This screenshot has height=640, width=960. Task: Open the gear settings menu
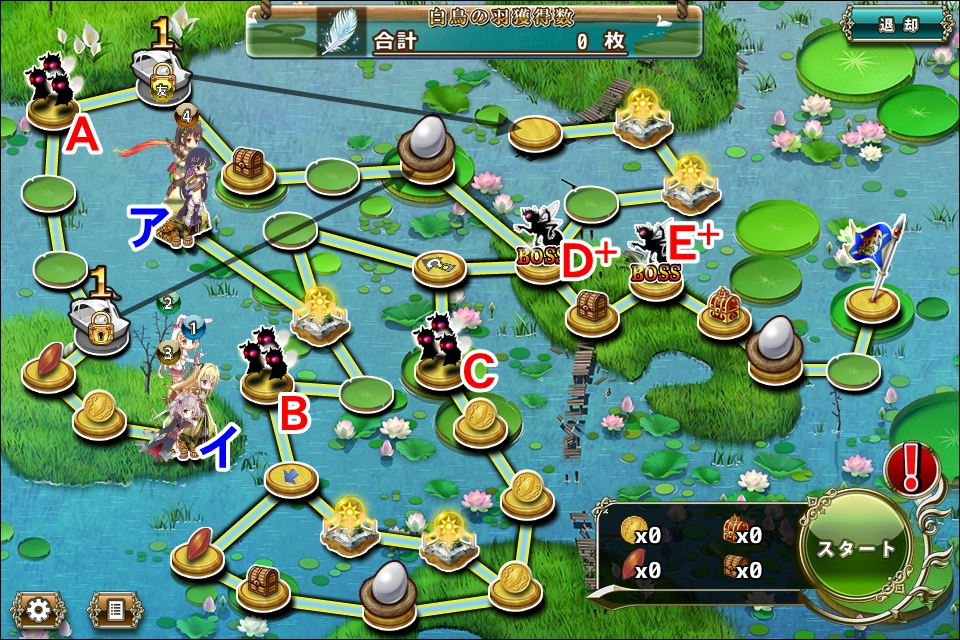tap(39, 609)
